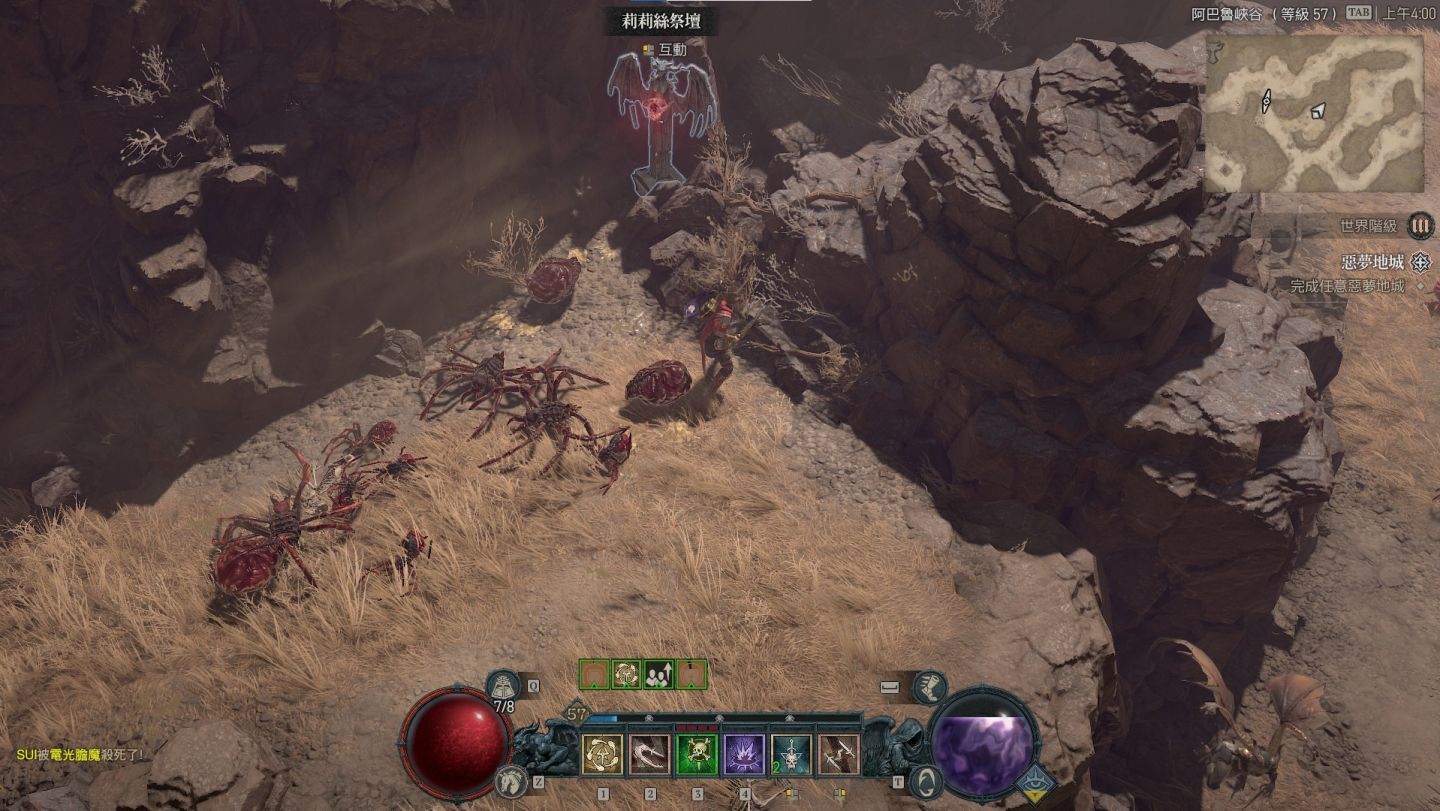Activate the green skull skill
This screenshot has width=1440, height=811.
click(x=697, y=755)
